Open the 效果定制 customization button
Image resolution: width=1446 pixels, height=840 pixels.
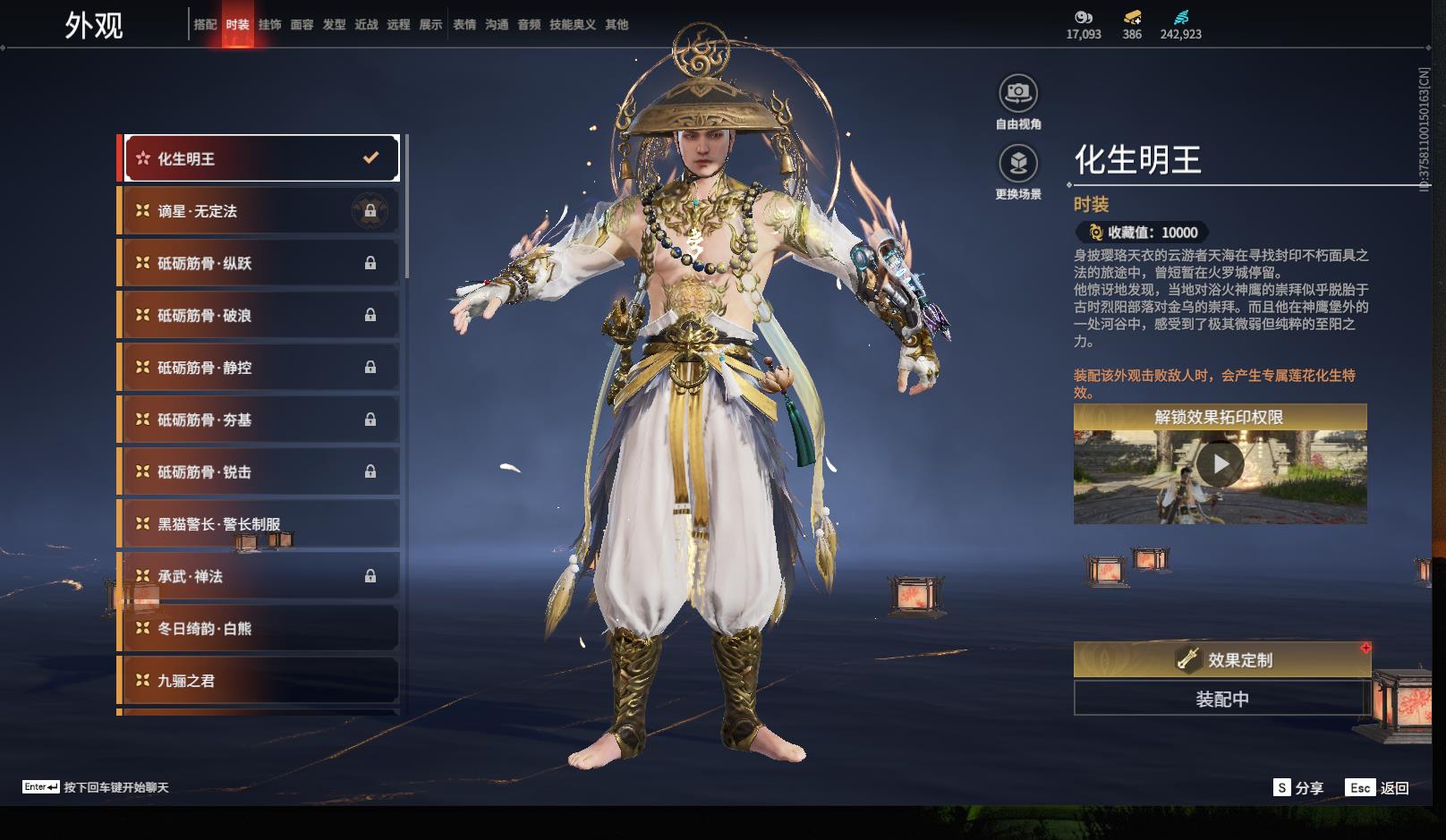1222,660
